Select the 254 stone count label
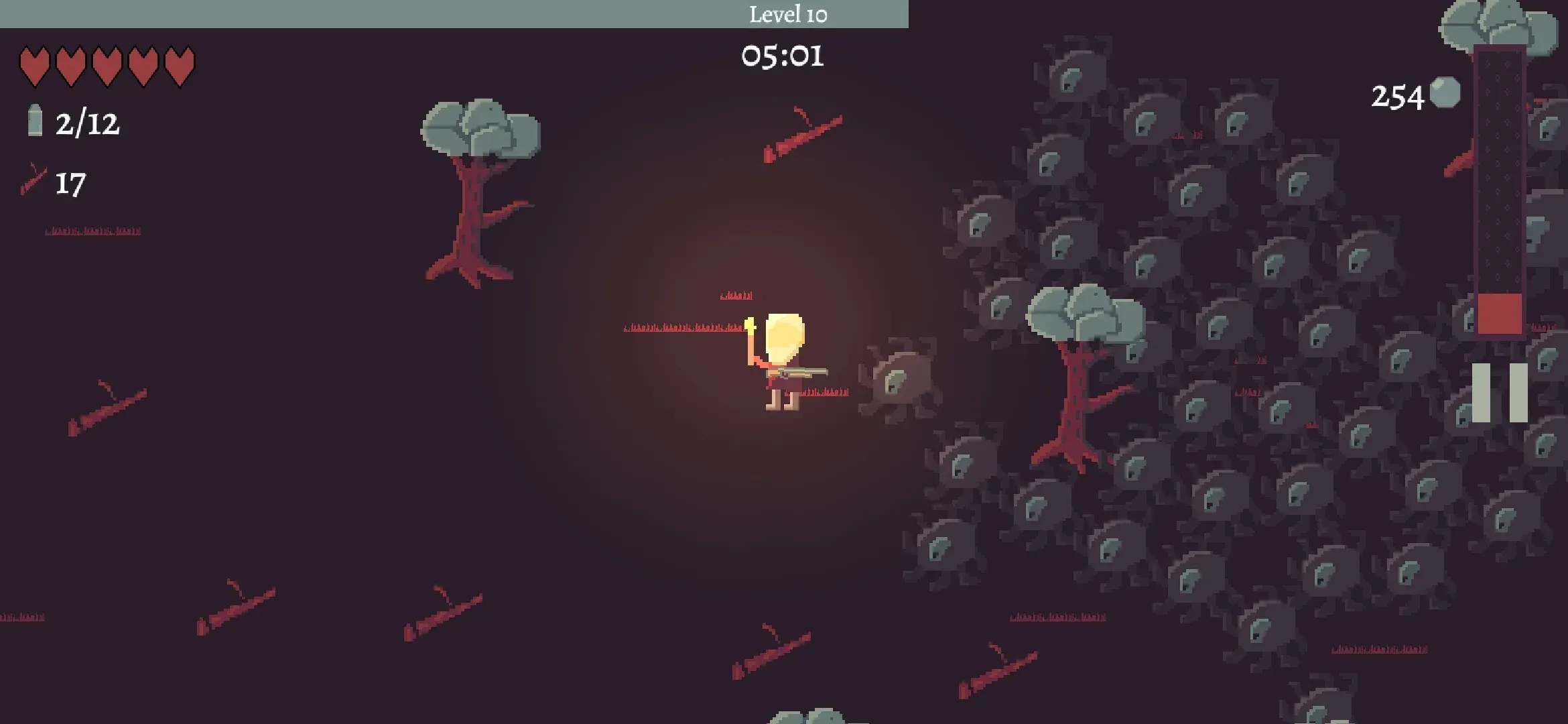 pos(1397,94)
